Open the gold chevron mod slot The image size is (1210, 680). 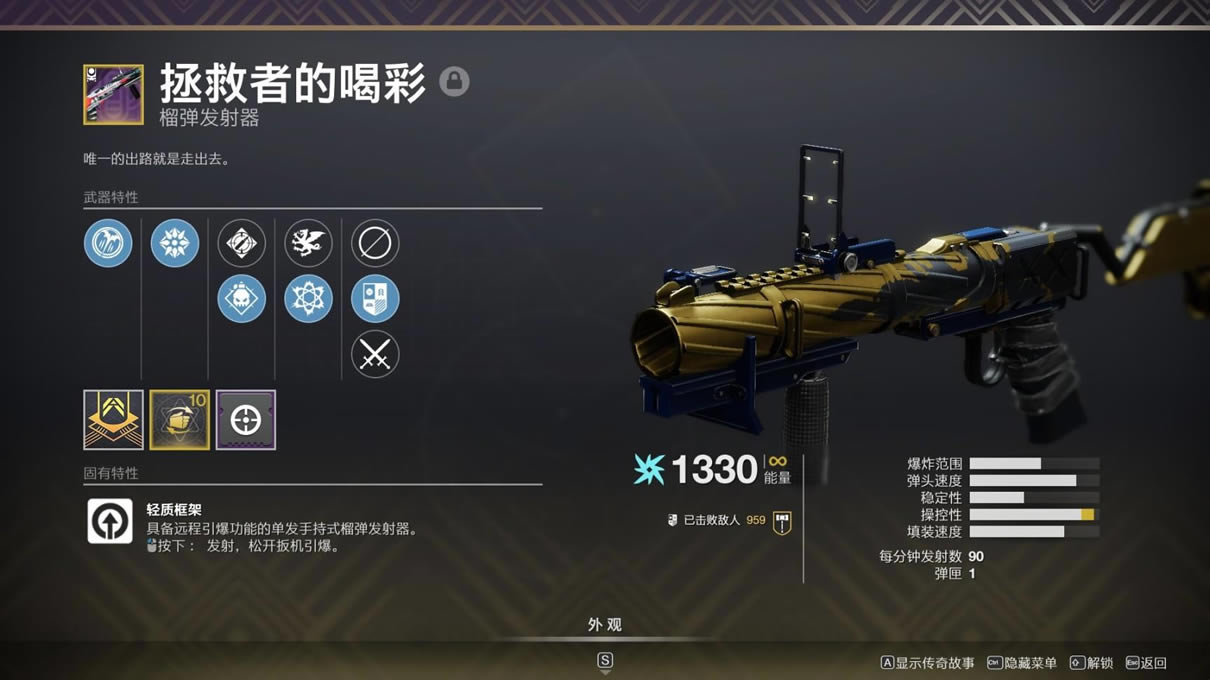click(x=113, y=420)
